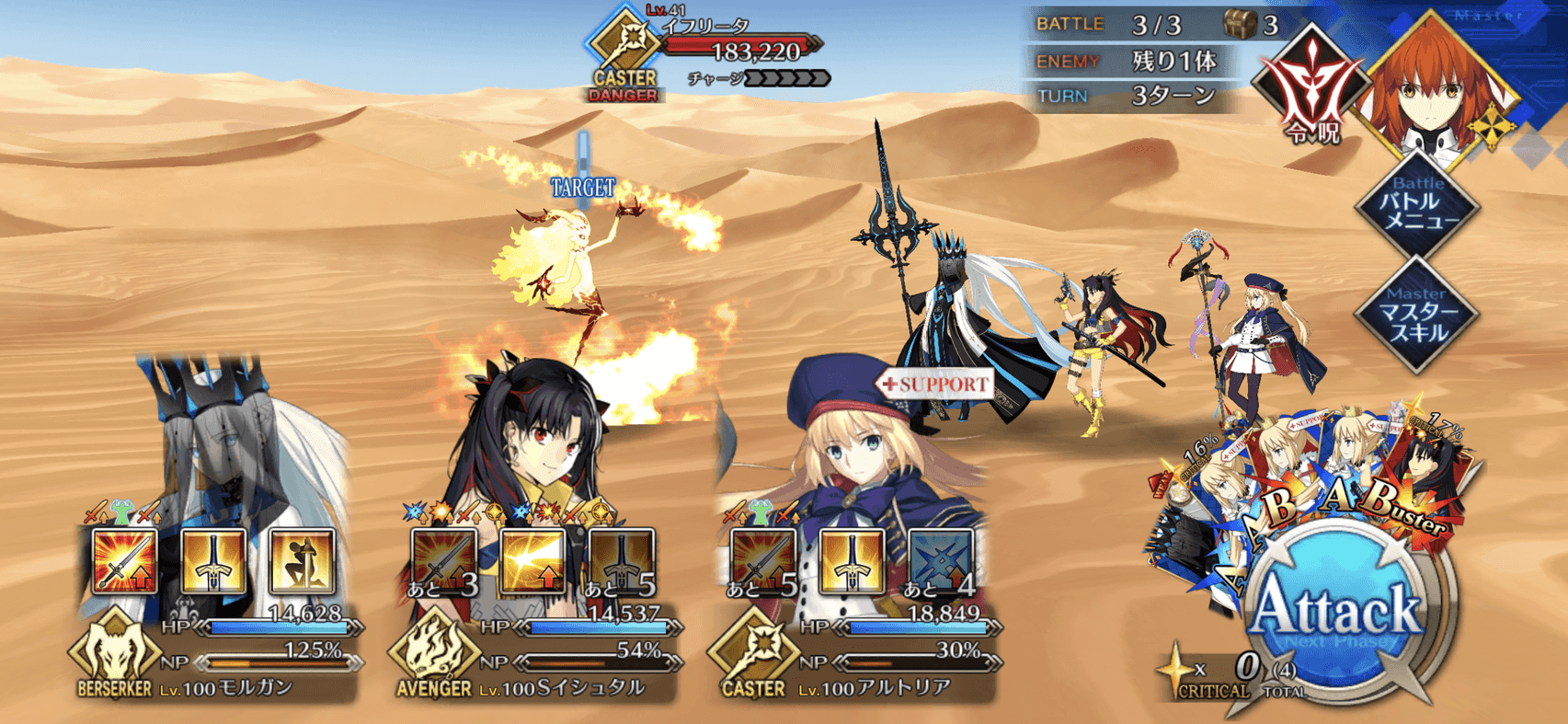Use S Ishtar's glowing slash skill

pos(533,560)
